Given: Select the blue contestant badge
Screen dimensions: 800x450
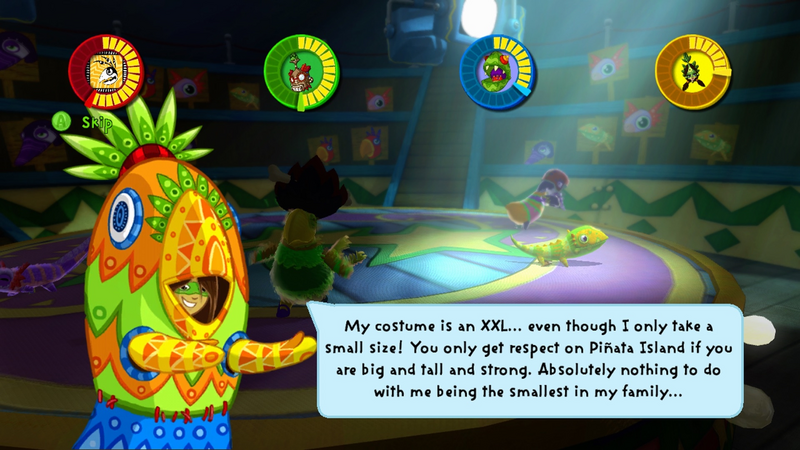Looking at the screenshot, I should tap(497, 71).
